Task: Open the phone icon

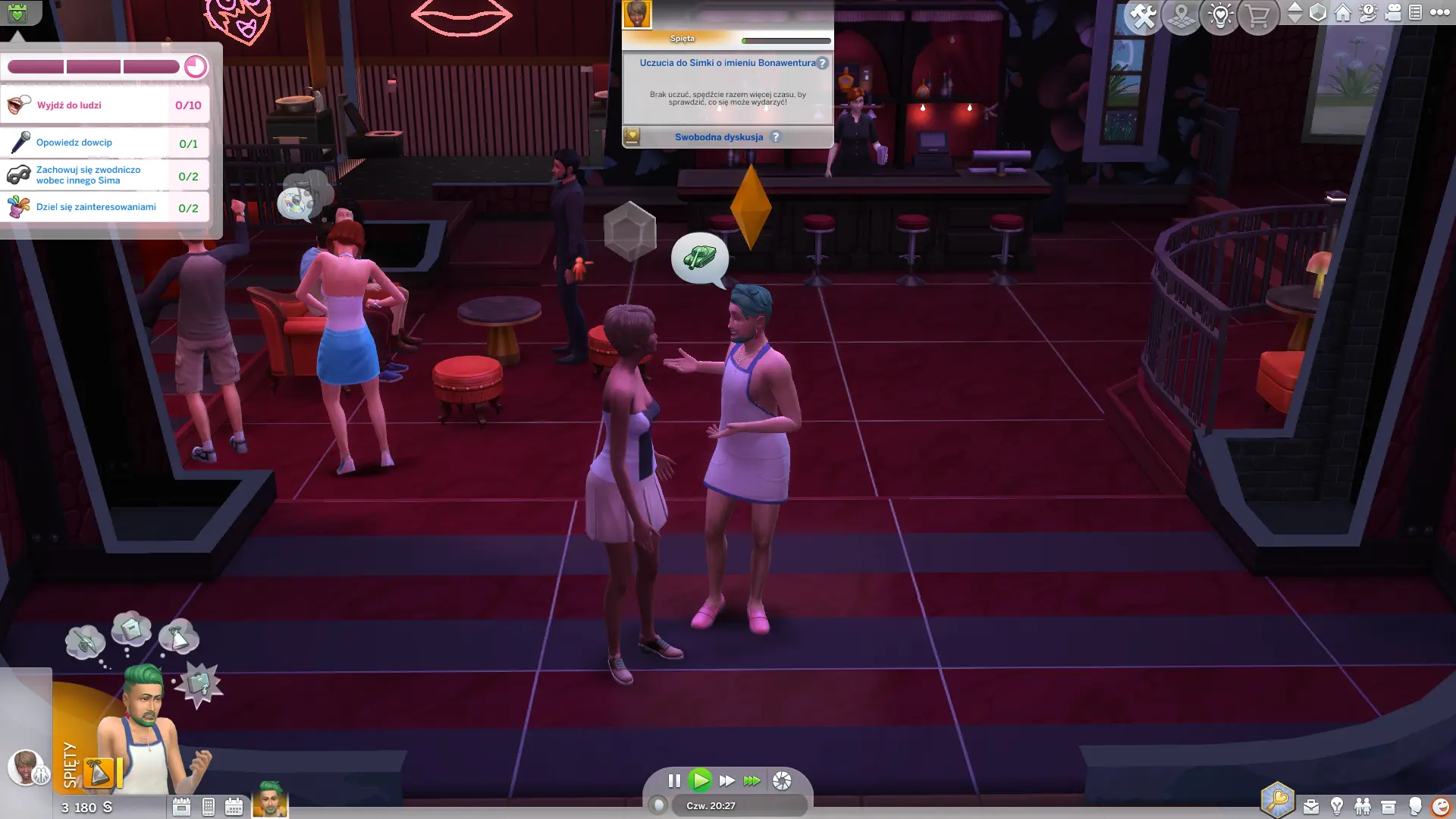Action: point(209,807)
